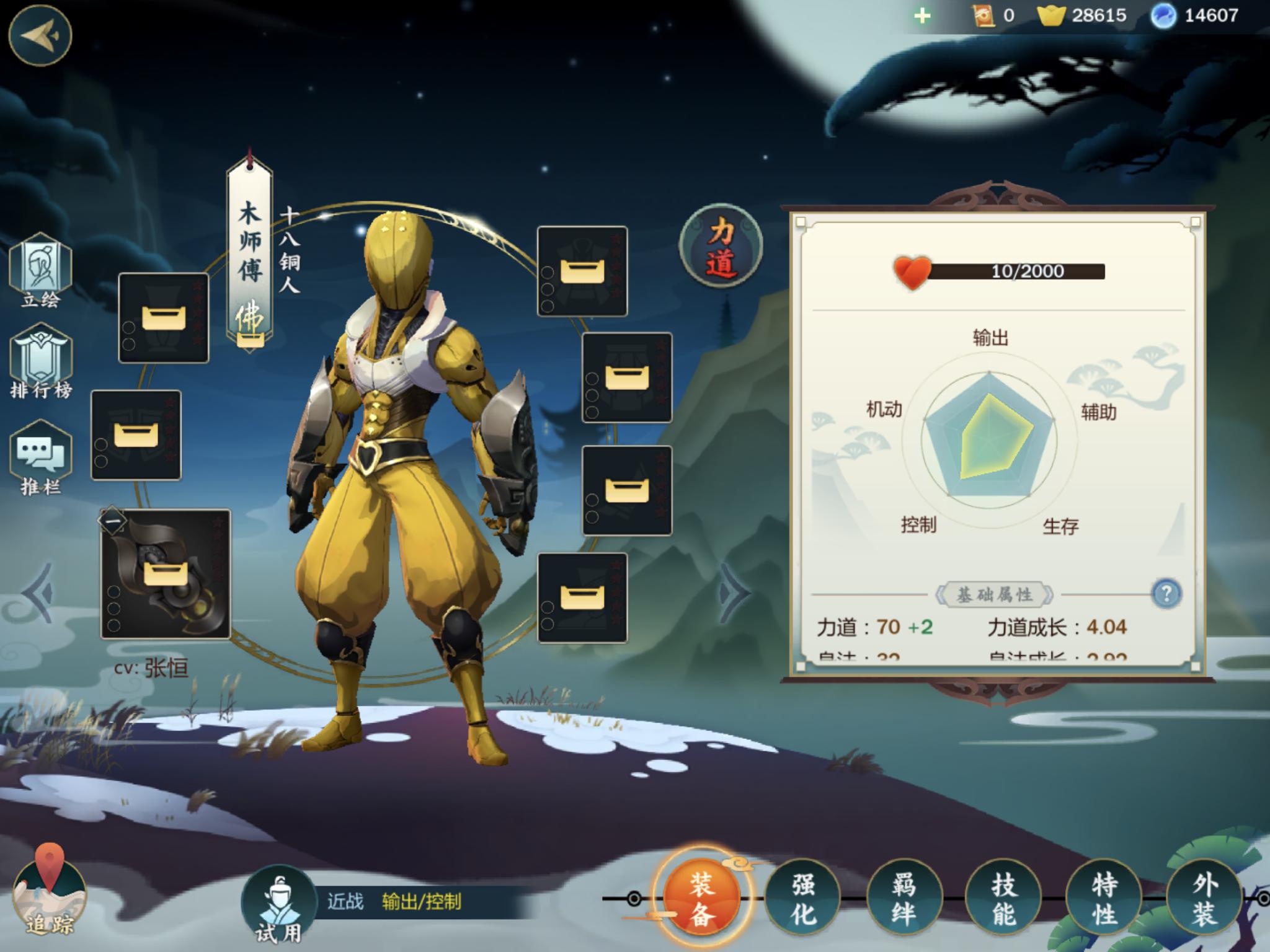This screenshot has height=952, width=1270.
Task: Open the 立绘 portrait view
Action: [x=41, y=270]
